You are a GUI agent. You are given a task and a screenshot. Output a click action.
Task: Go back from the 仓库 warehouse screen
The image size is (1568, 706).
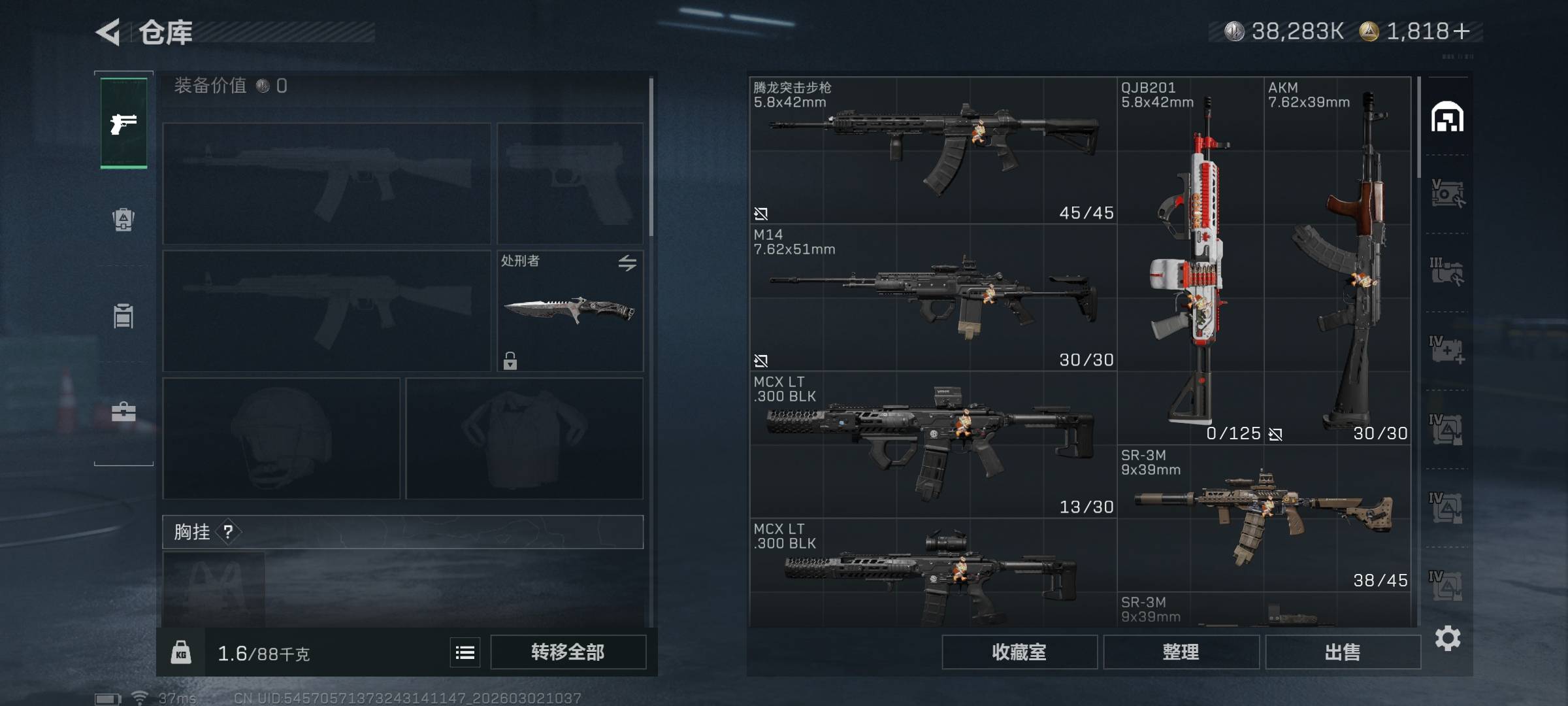tap(108, 32)
